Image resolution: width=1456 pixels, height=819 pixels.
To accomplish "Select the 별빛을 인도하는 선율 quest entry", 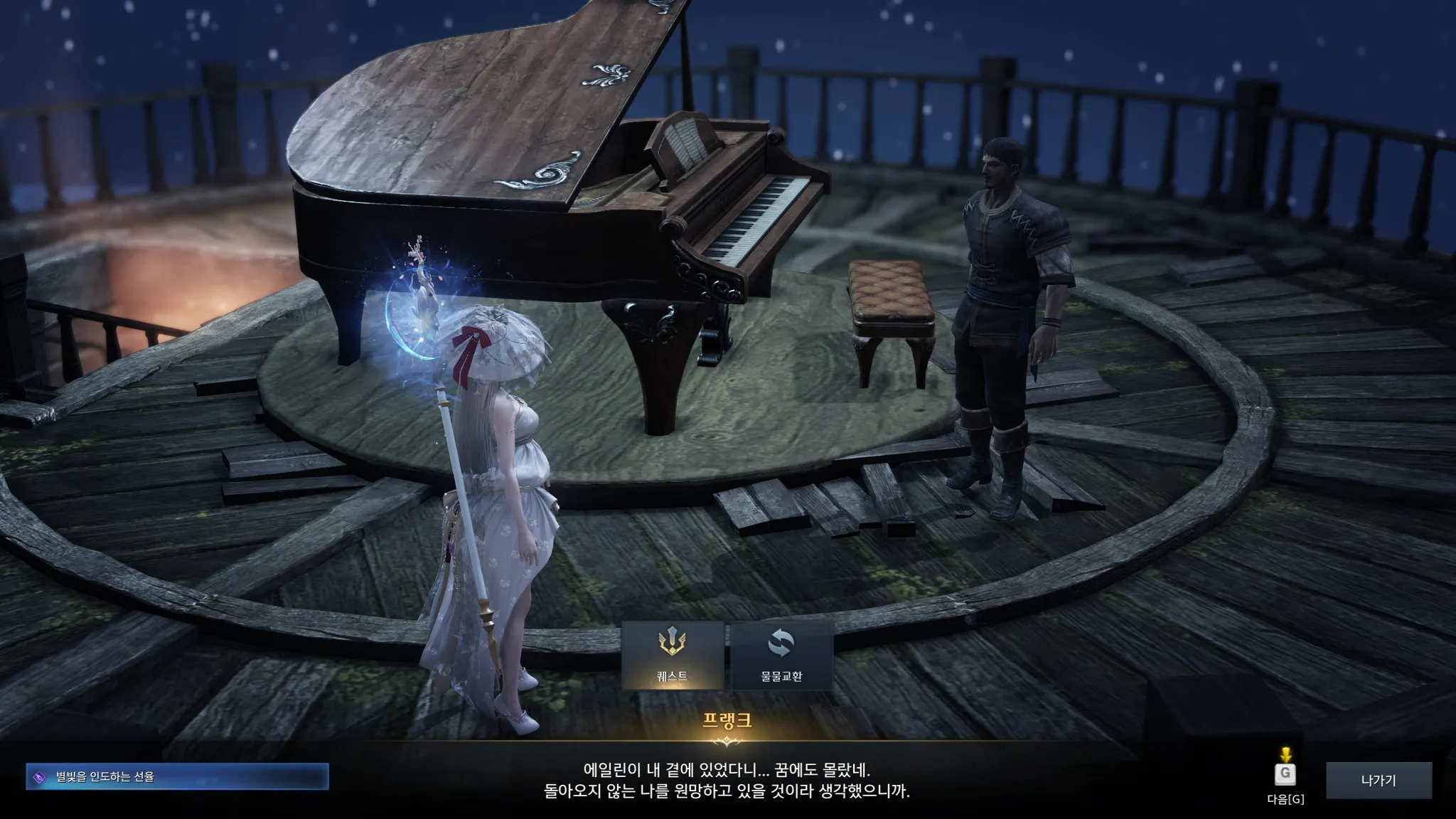I will 177,777.
